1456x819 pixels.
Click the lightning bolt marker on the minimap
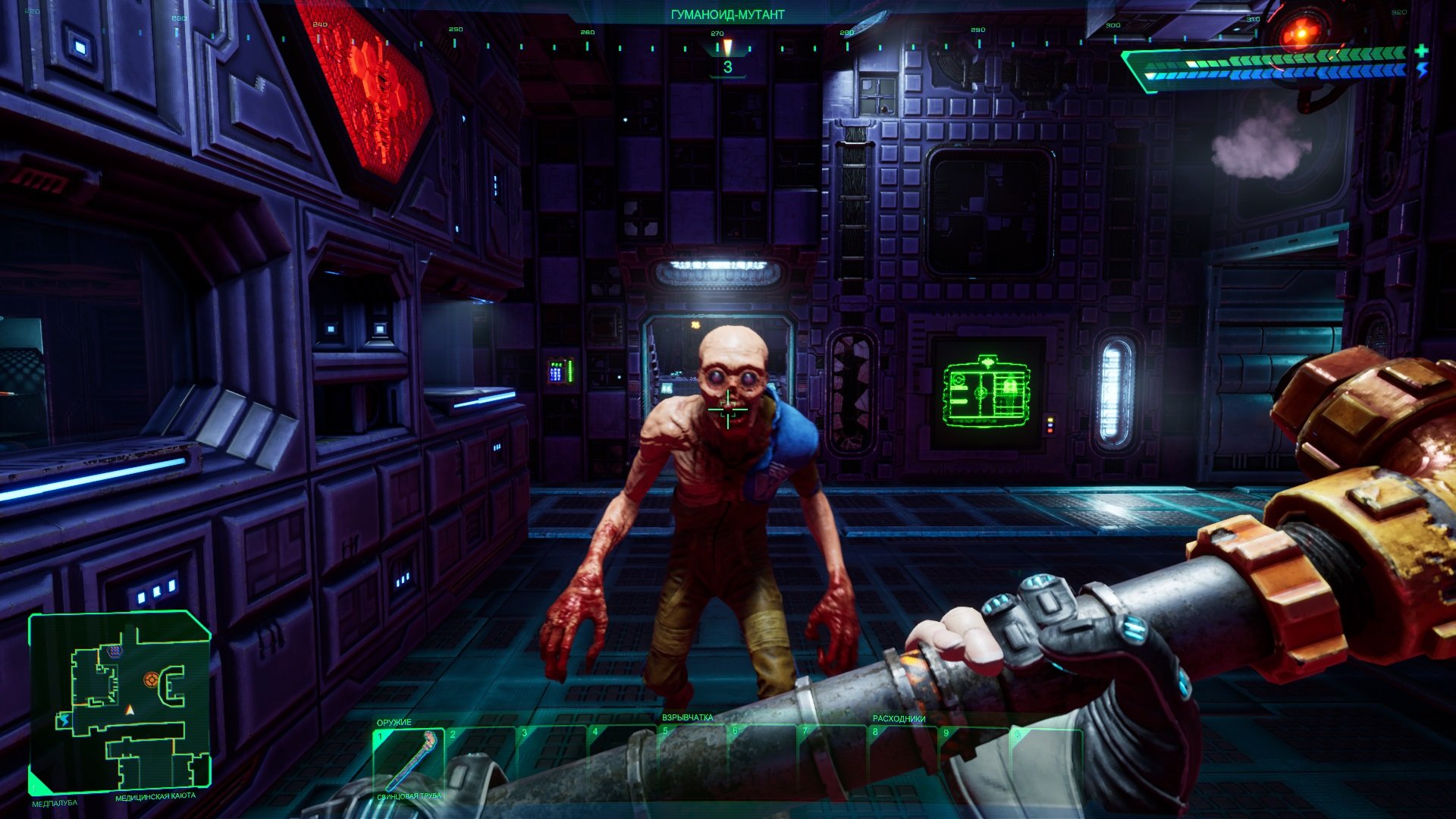click(x=65, y=719)
